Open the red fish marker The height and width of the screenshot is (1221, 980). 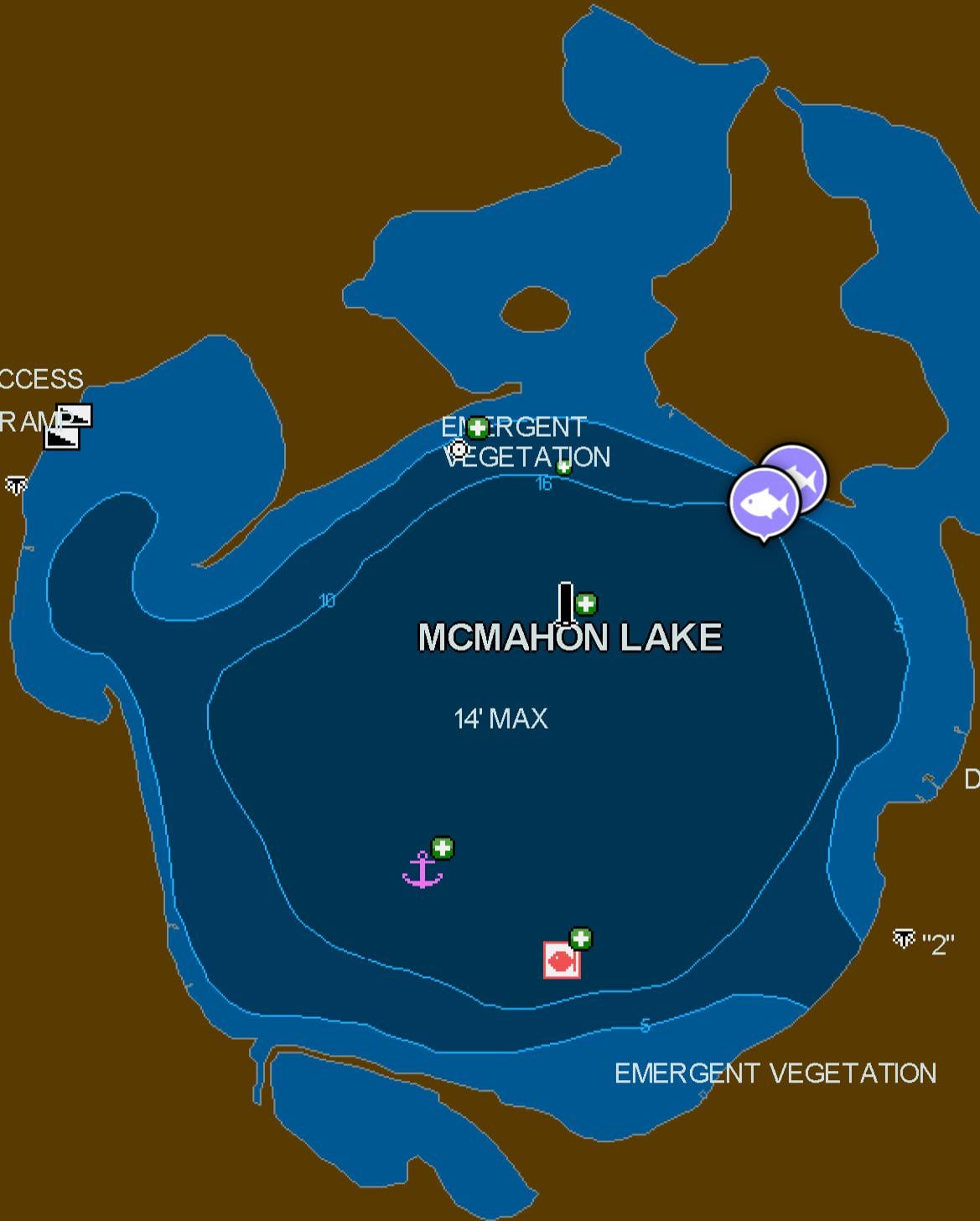(x=561, y=960)
